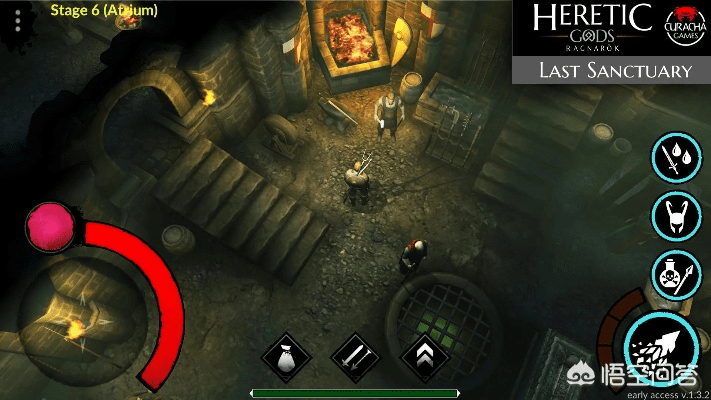Screen dimensions: 711x400
Task: Tap the double chevron level-up icon
Action: [423, 355]
